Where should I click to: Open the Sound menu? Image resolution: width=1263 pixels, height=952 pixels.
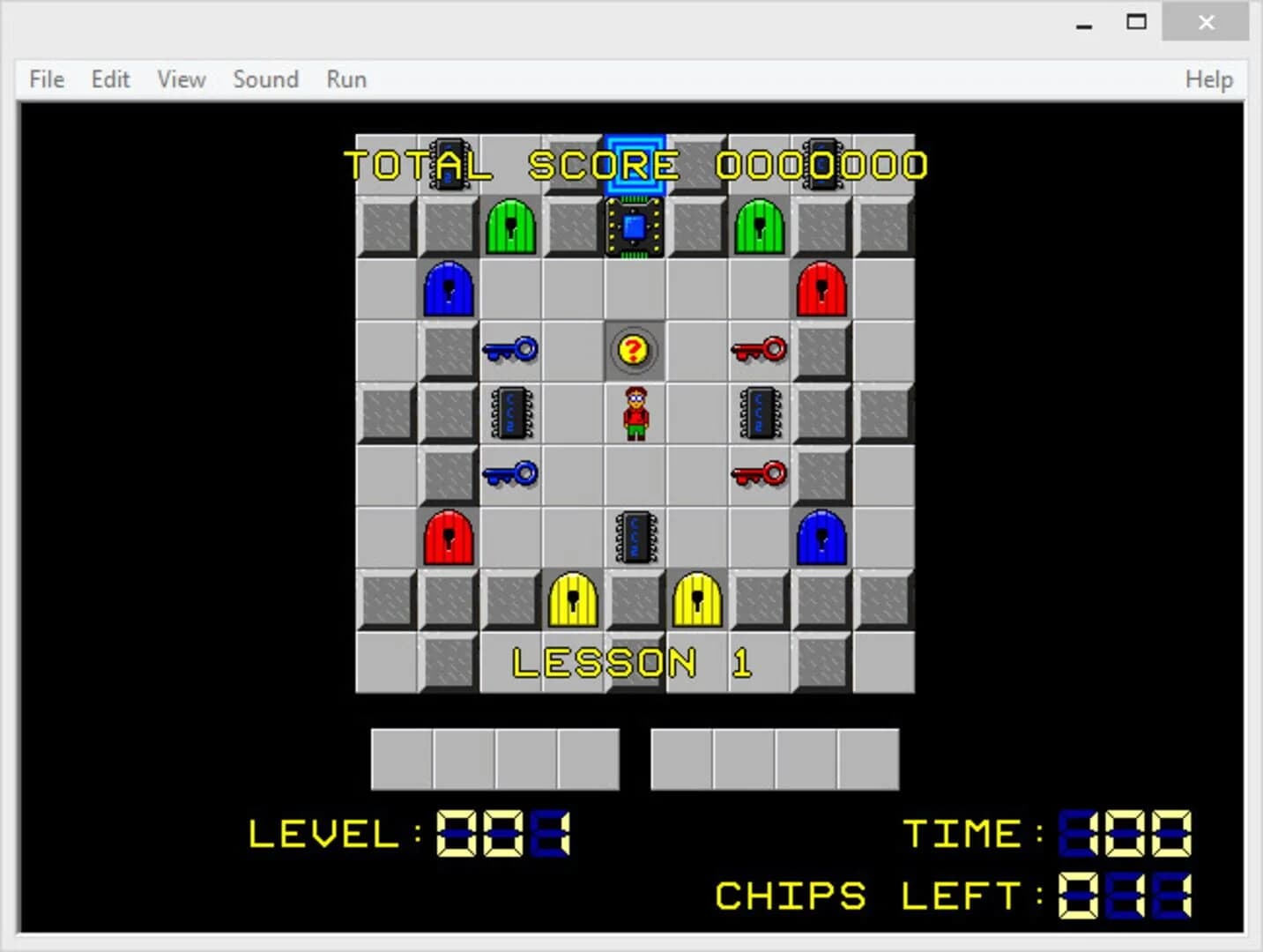(265, 79)
